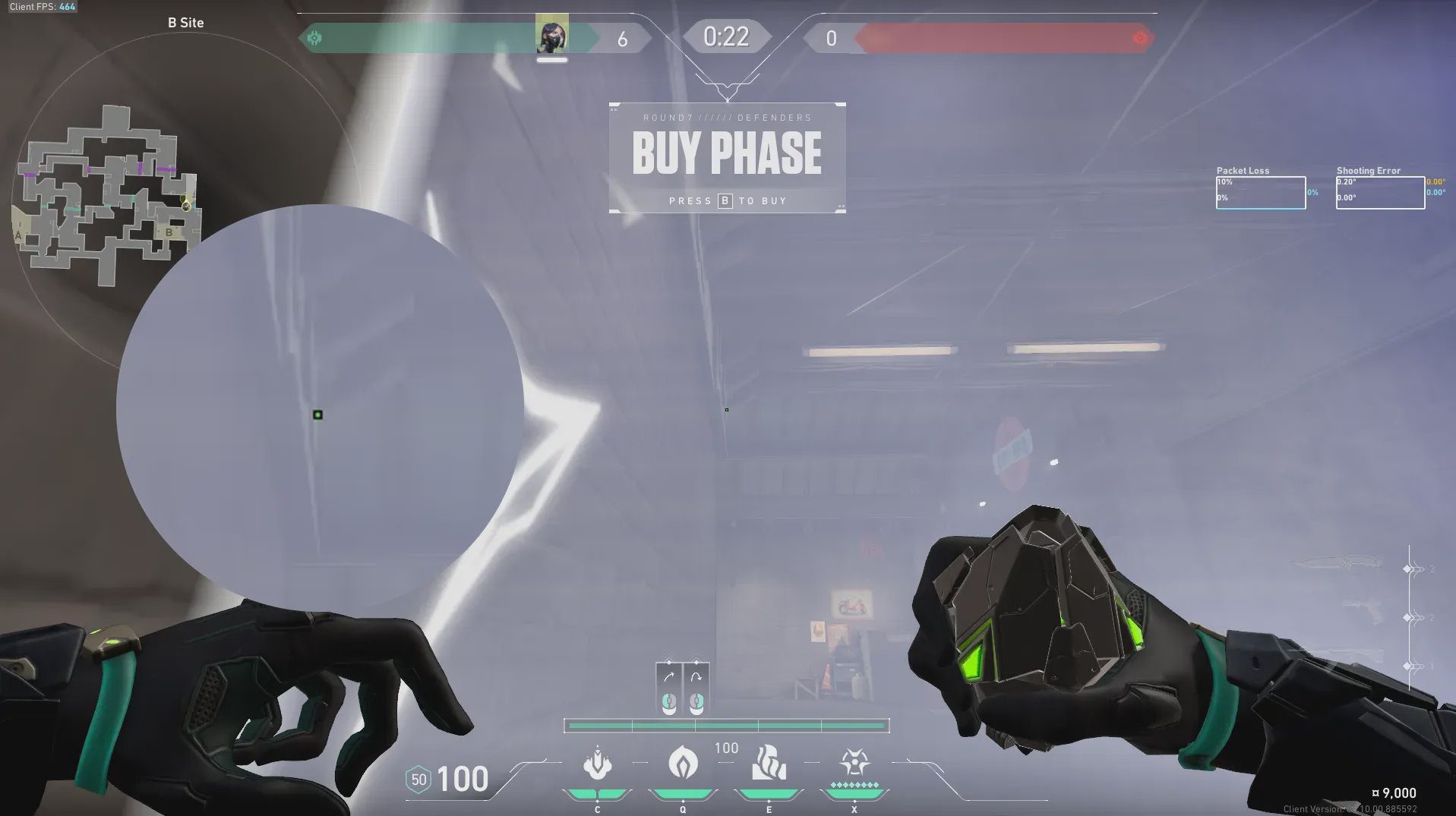
Task: Click the minimap of the B Site area
Action: point(106,196)
